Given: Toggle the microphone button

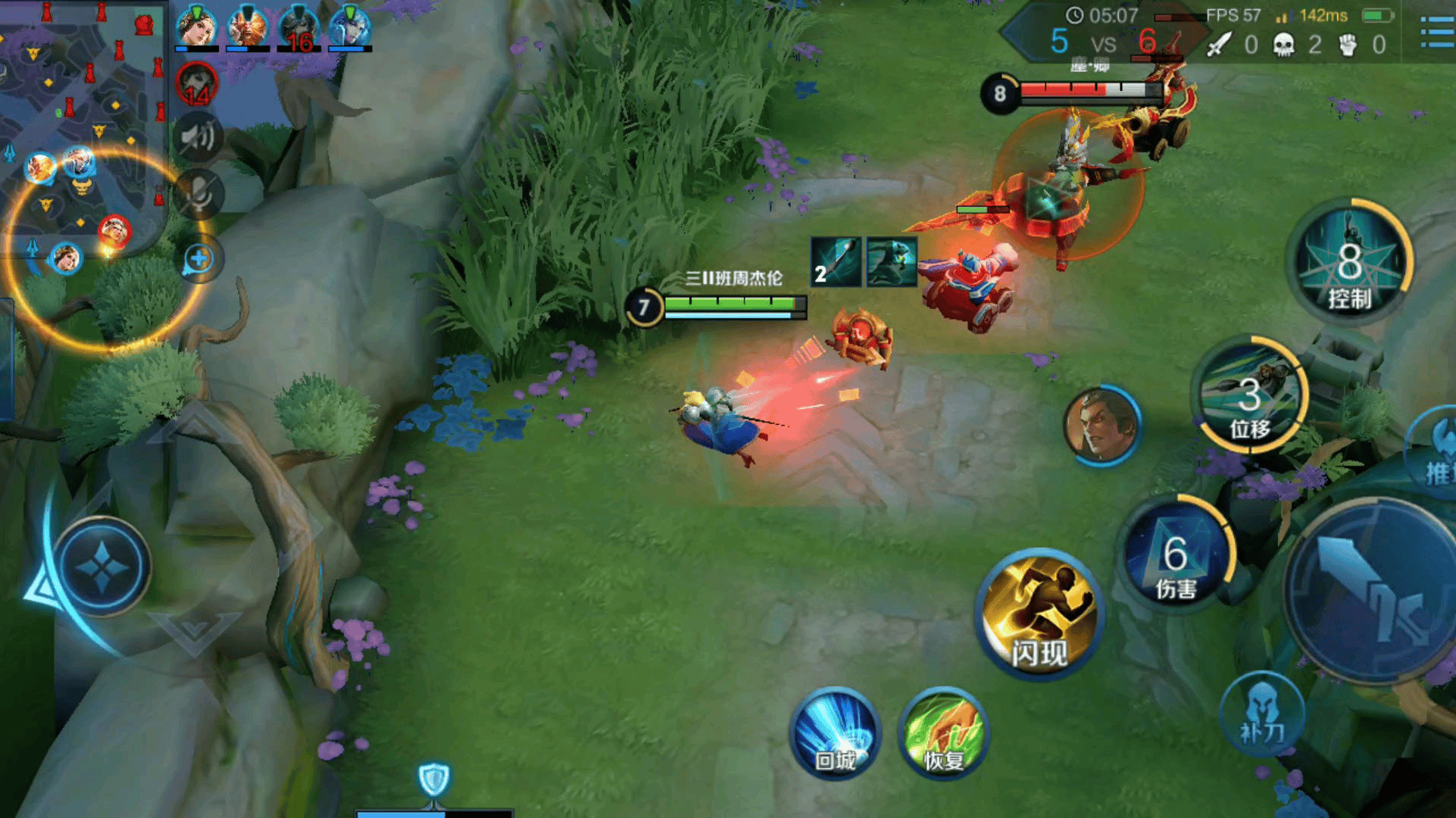Looking at the screenshot, I should (198, 194).
